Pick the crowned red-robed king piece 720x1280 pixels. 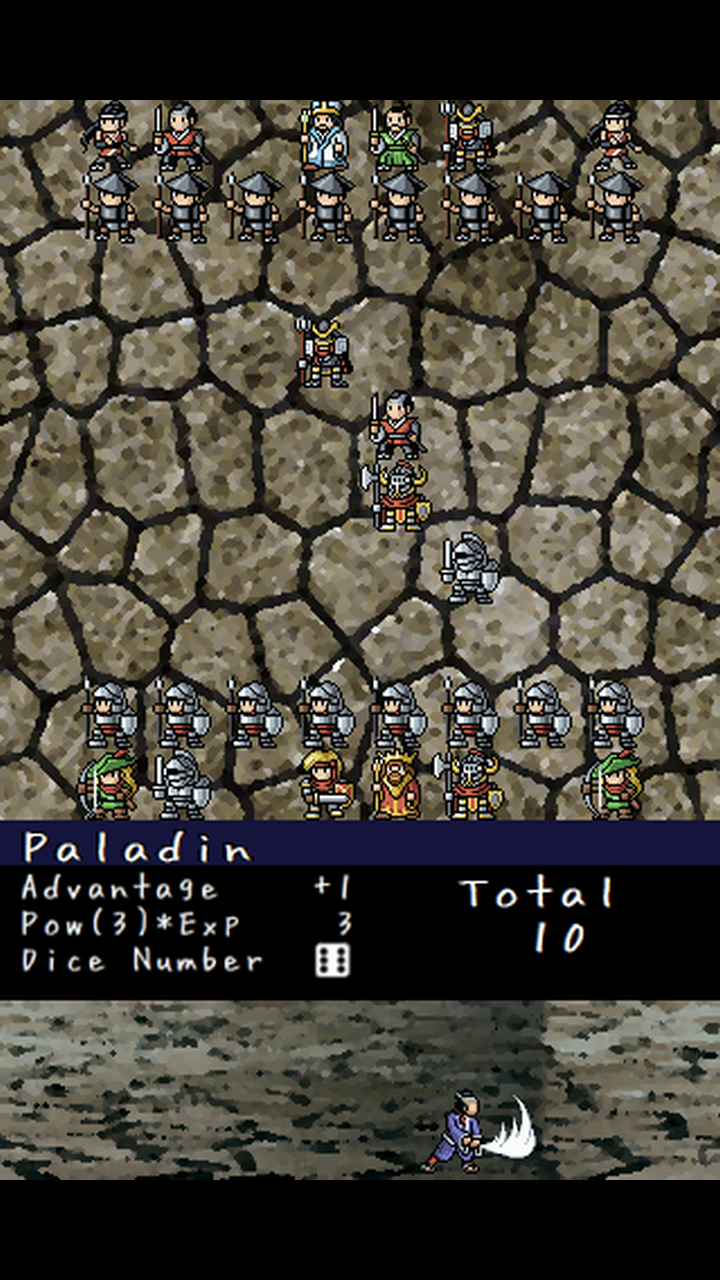(x=396, y=786)
